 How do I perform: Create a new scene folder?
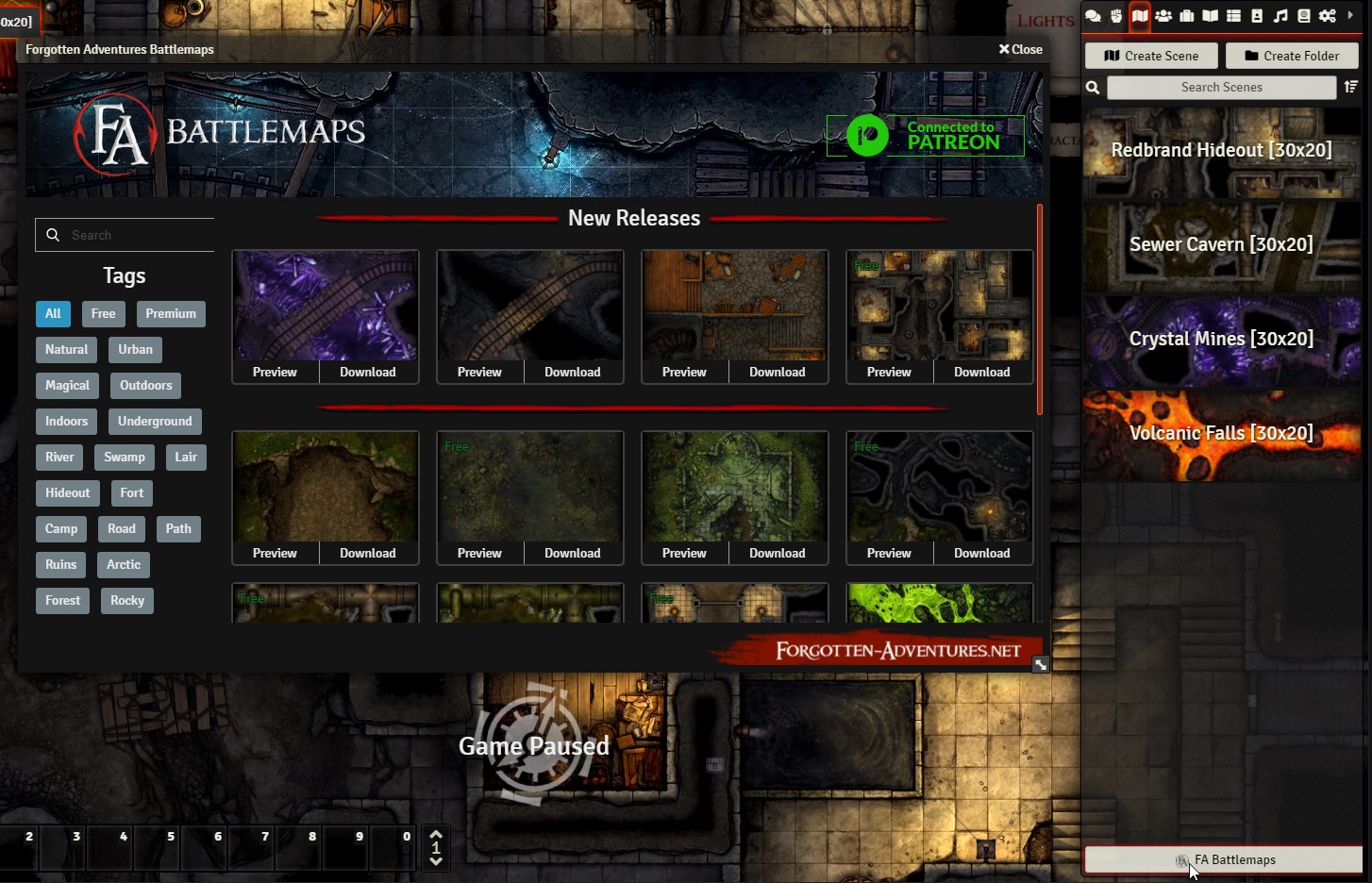(x=1291, y=56)
